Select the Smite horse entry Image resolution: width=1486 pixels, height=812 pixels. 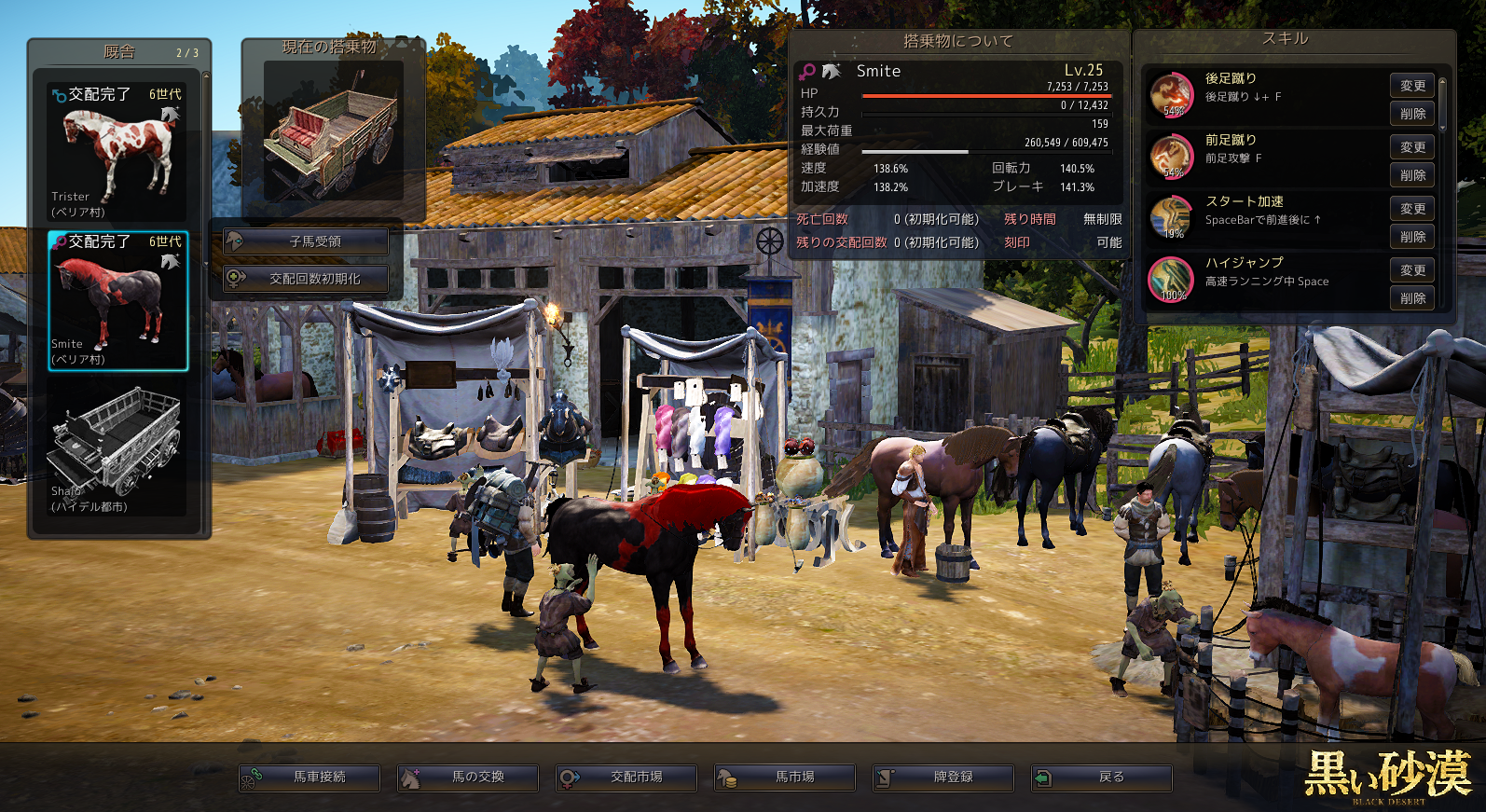click(x=117, y=301)
